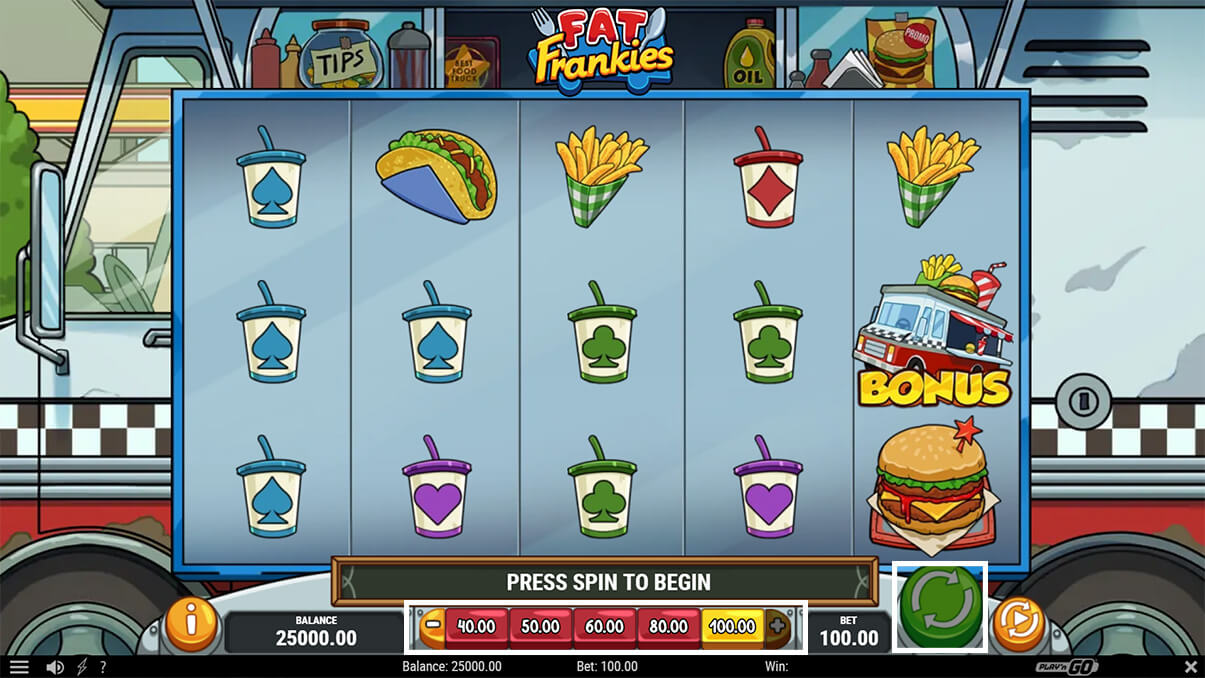The image size is (1205, 678).
Task: Decrease the bet with the minus button
Action: pyautogui.click(x=433, y=627)
